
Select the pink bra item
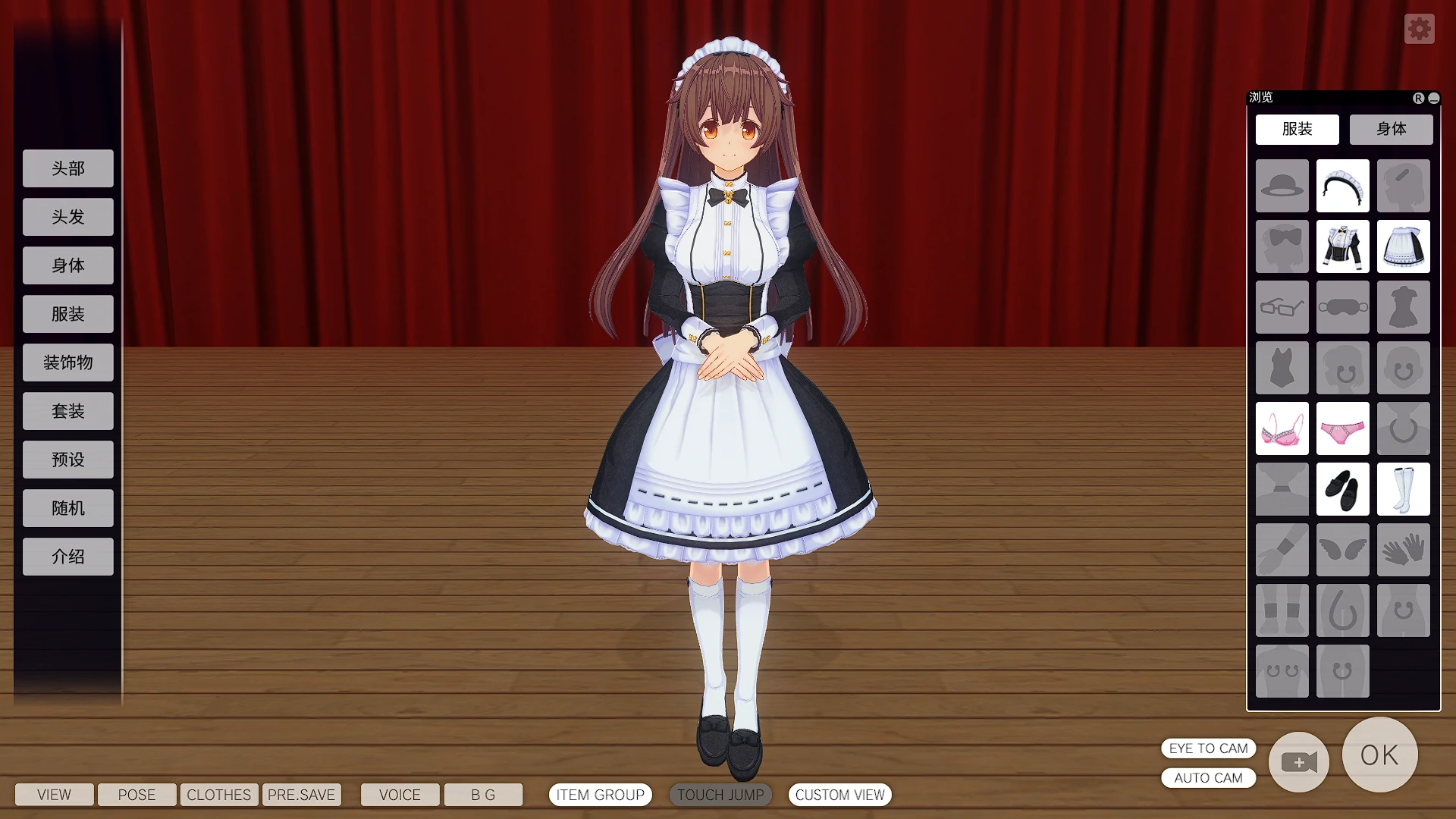(x=1282, y=428)
